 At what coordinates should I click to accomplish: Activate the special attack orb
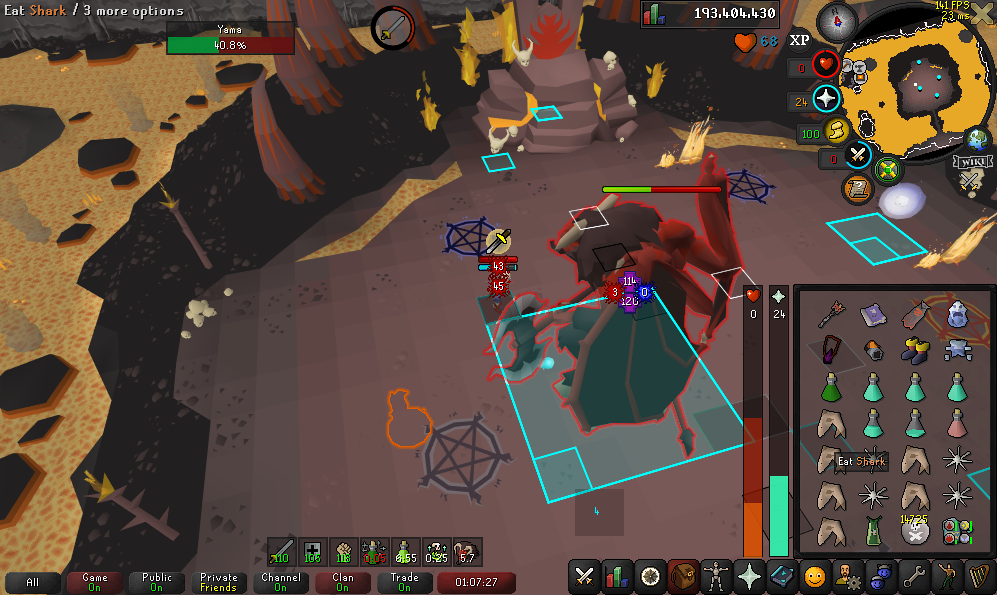pos(858,155)
